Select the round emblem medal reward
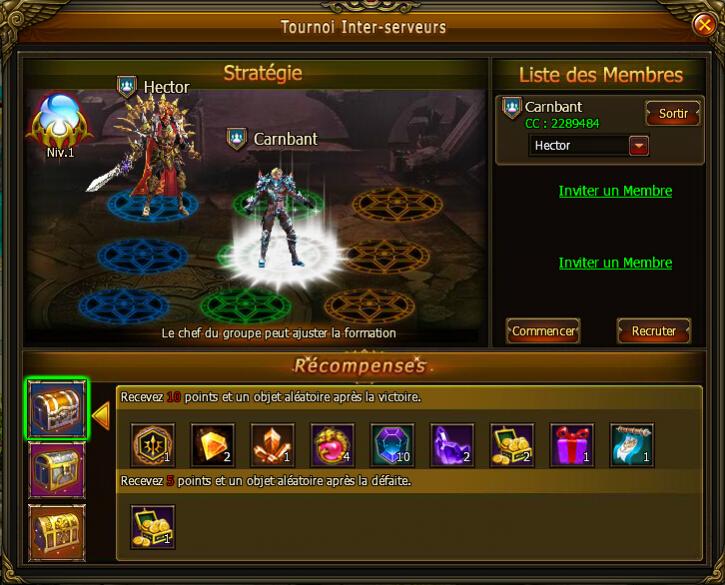725x585 pixels. point(153,445)
